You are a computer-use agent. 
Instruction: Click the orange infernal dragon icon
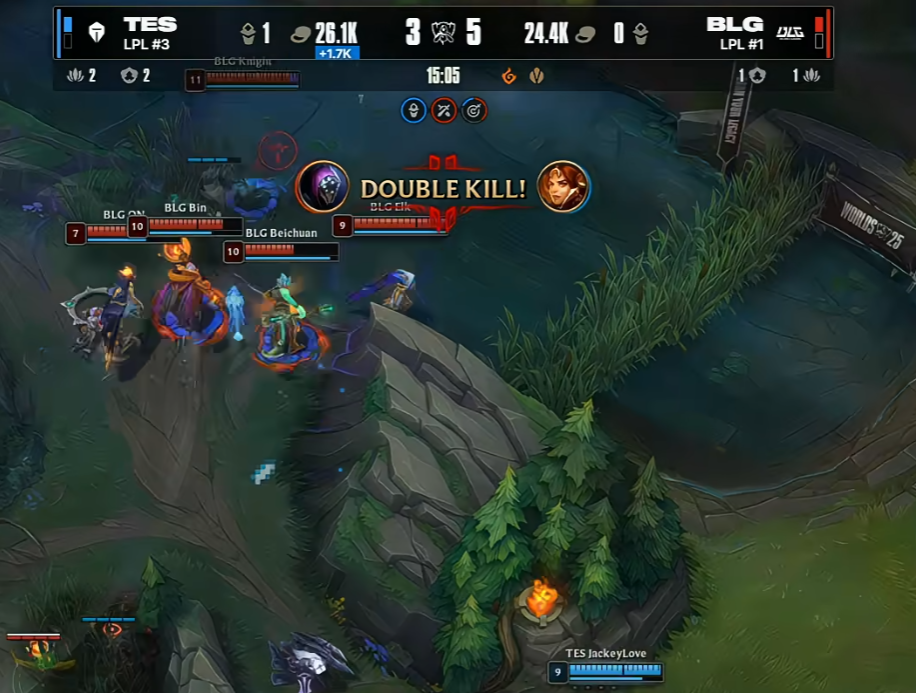(x=509, y=76)
